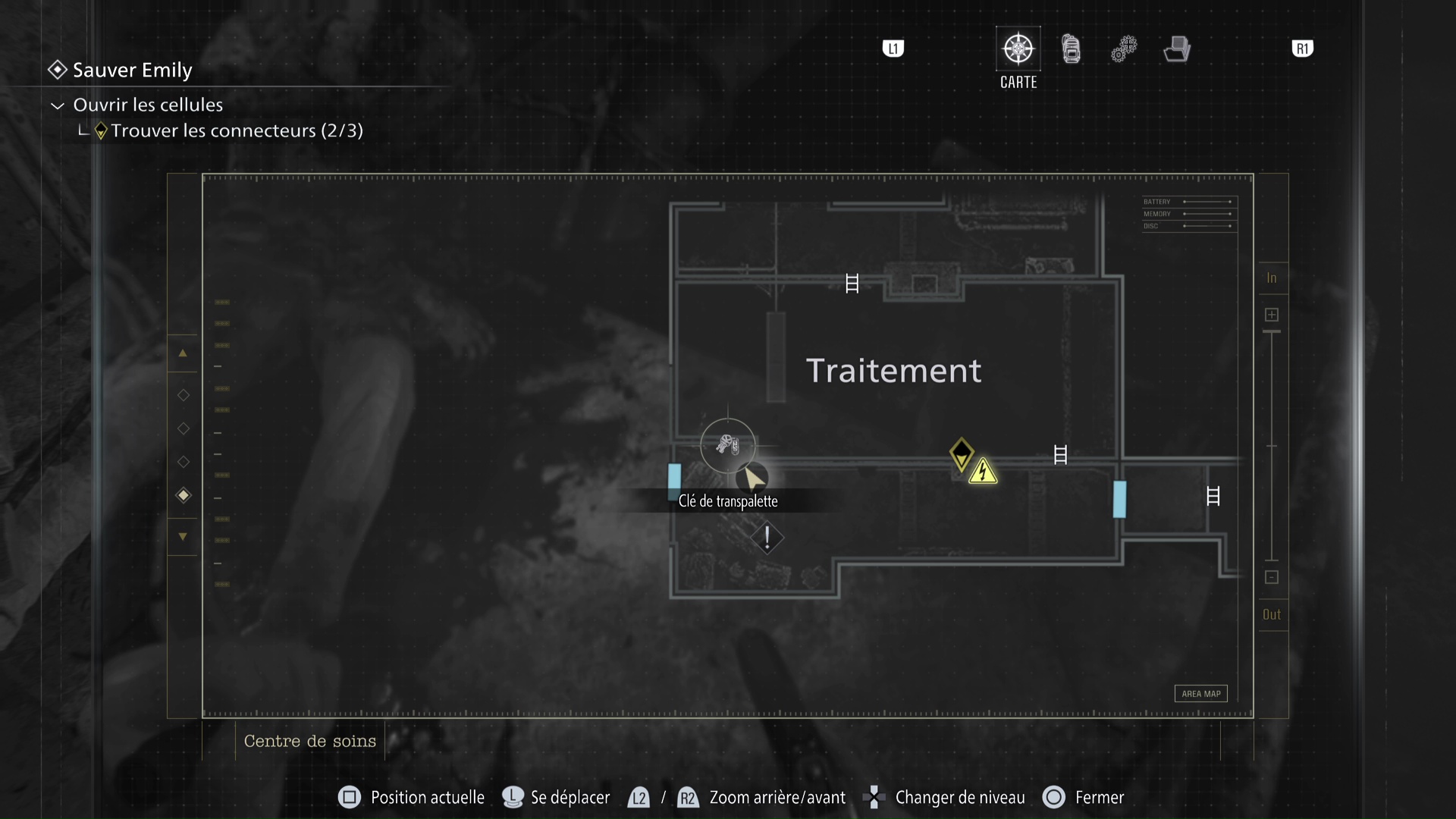Open the AREA MAP button
Screen dimensions: 1456x819
[x=1200, y=693]
